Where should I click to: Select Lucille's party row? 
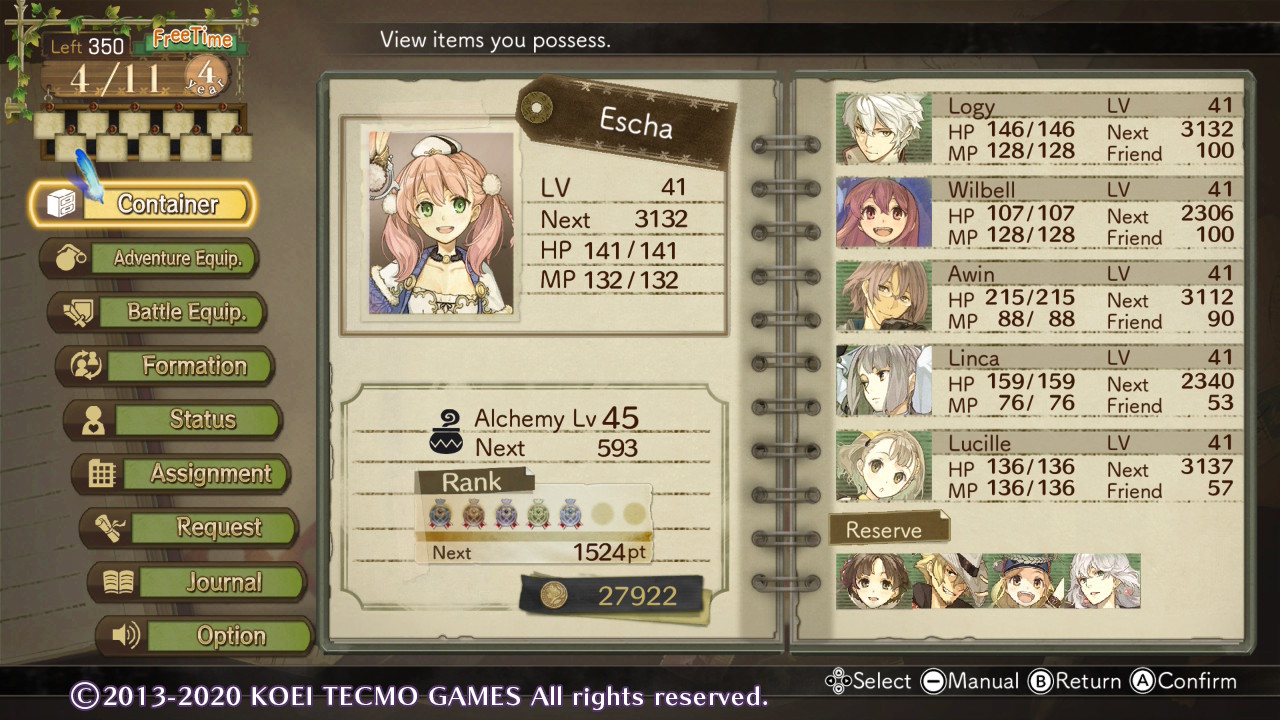[x=1038, y=466]
